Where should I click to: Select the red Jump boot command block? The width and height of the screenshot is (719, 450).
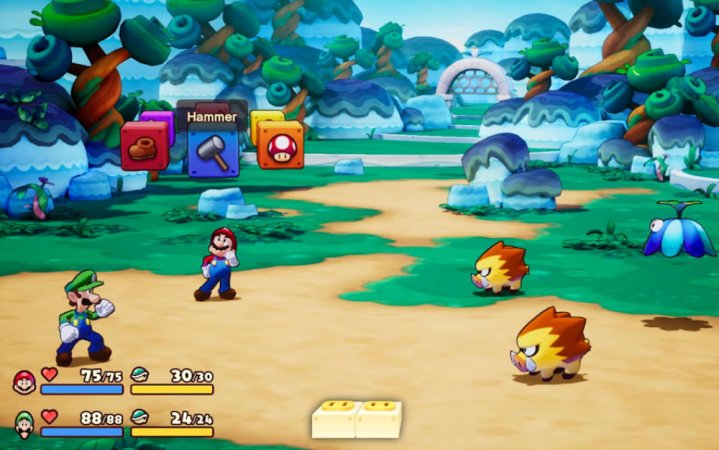[x=144, y=146]
